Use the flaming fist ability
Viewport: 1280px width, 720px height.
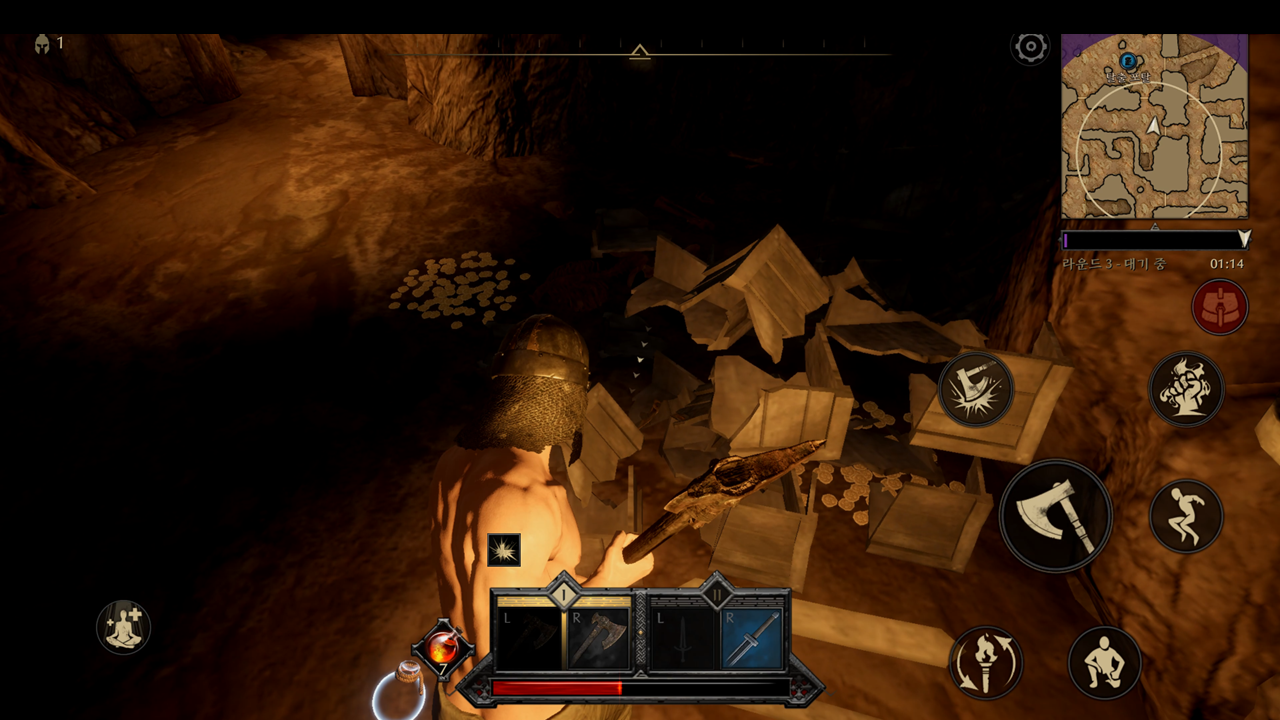(x=1186, y=389)
